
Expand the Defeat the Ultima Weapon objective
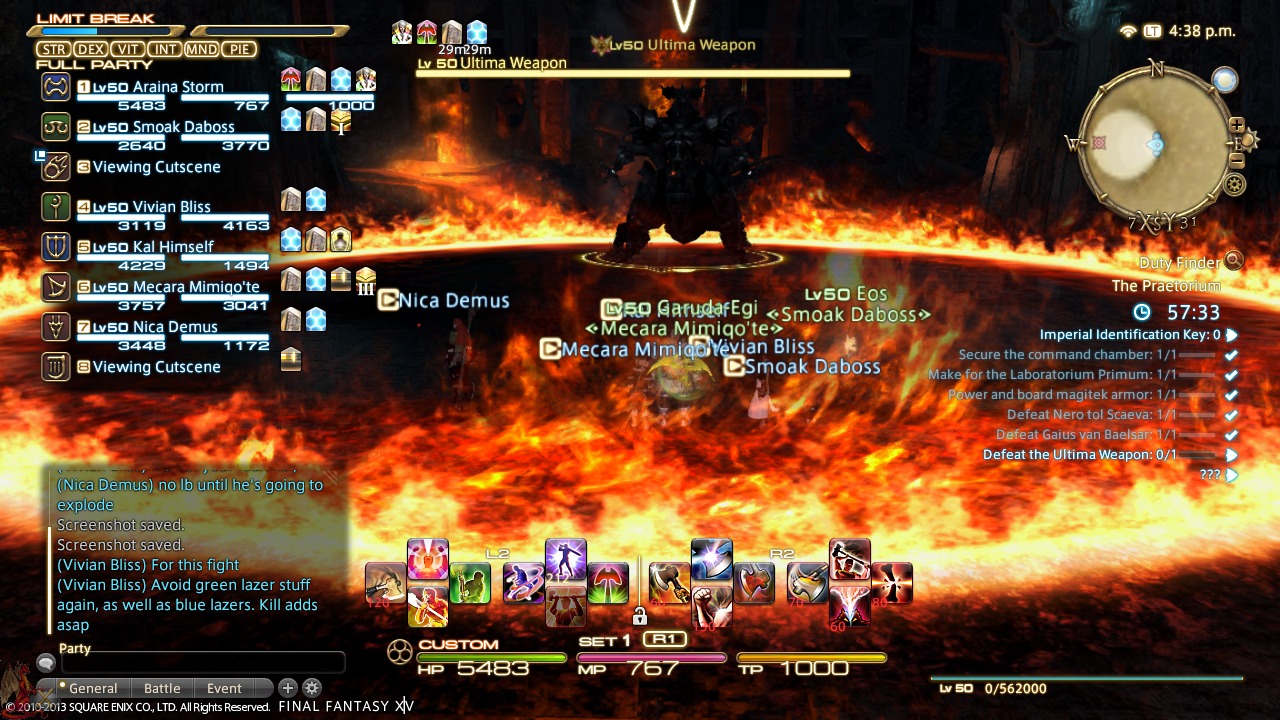(x=1232, y=455)
